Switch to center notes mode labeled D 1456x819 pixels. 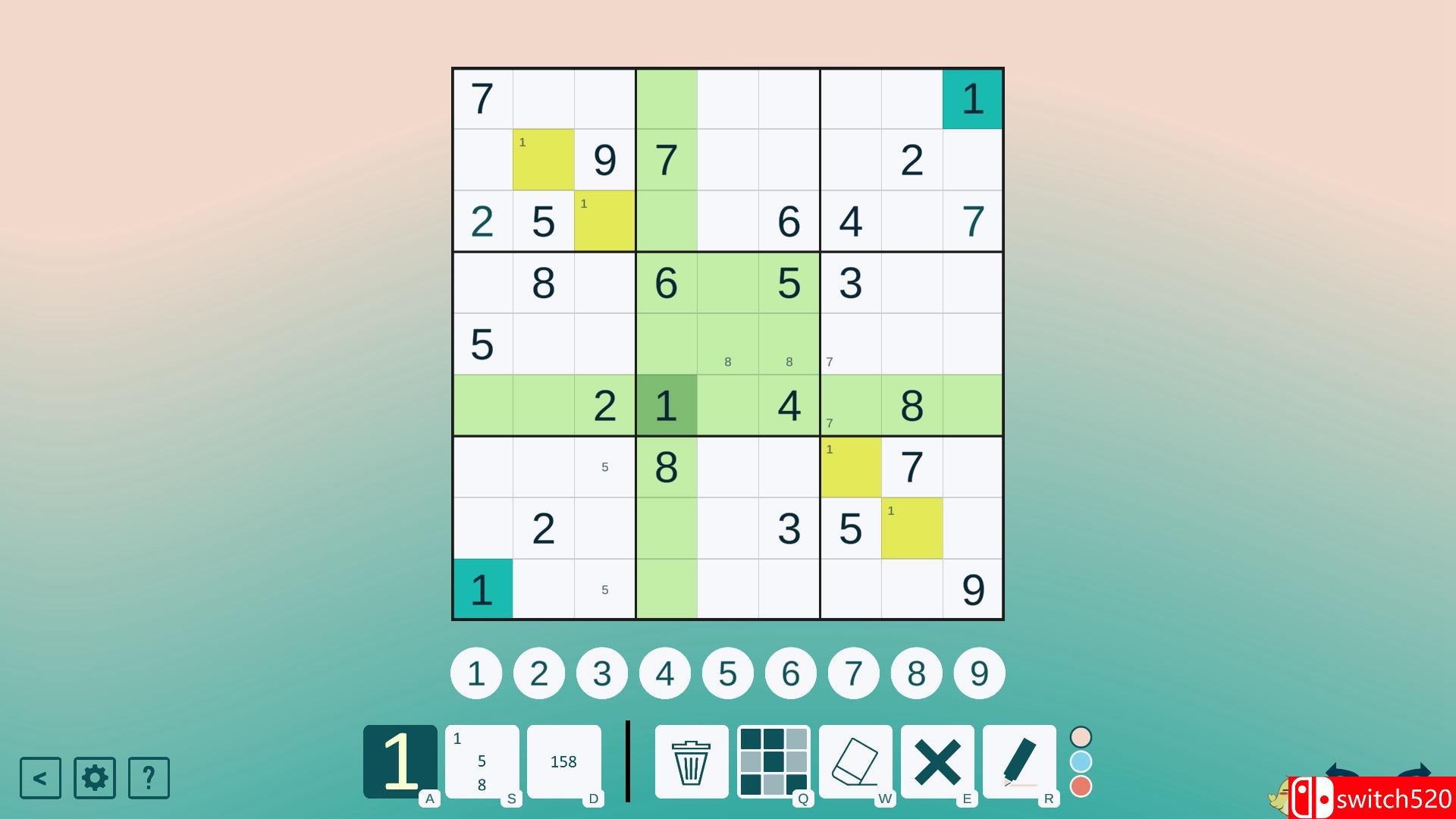click(564, 761)
